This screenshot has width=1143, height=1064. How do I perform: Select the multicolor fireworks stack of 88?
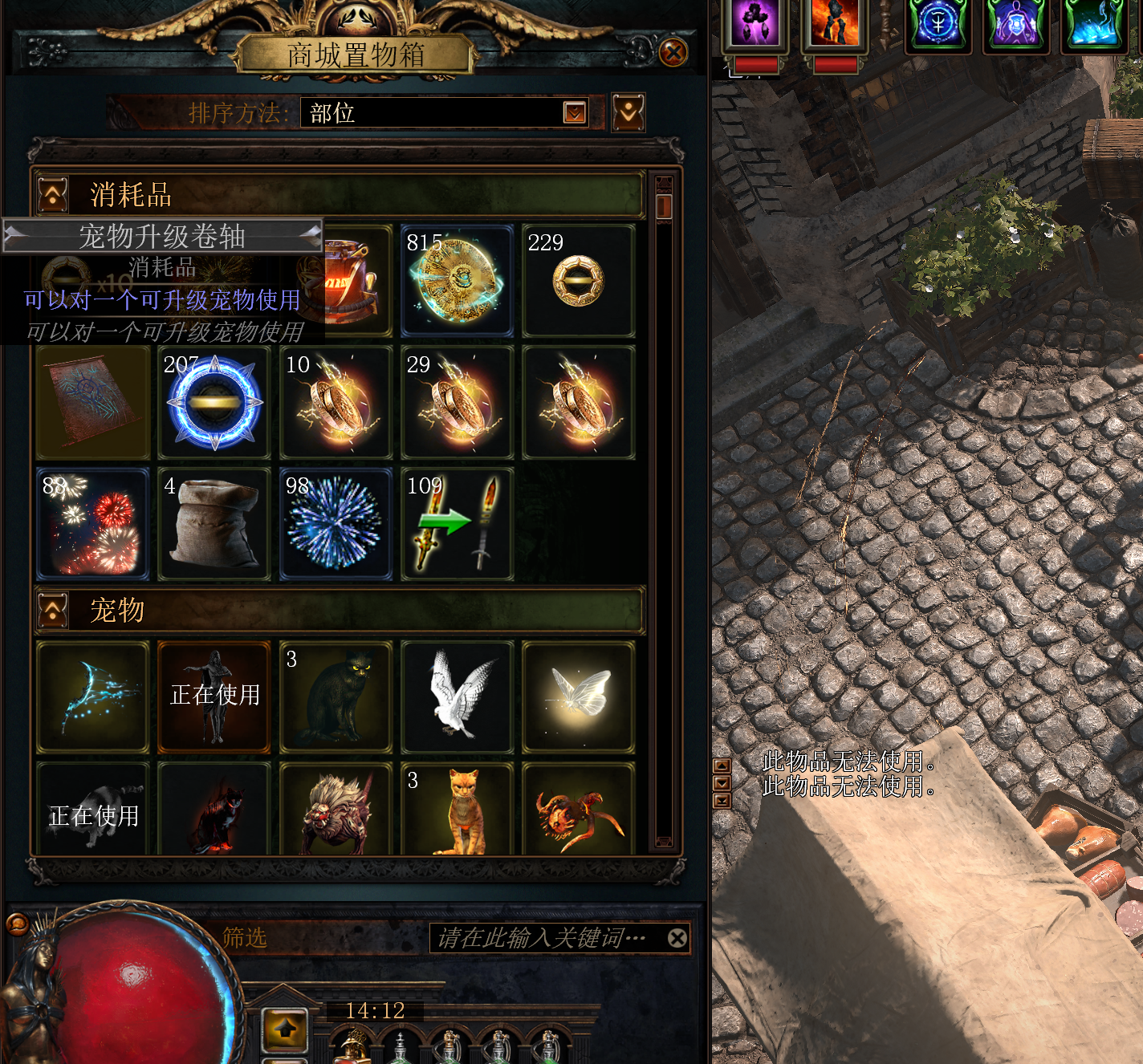(93, 525)
